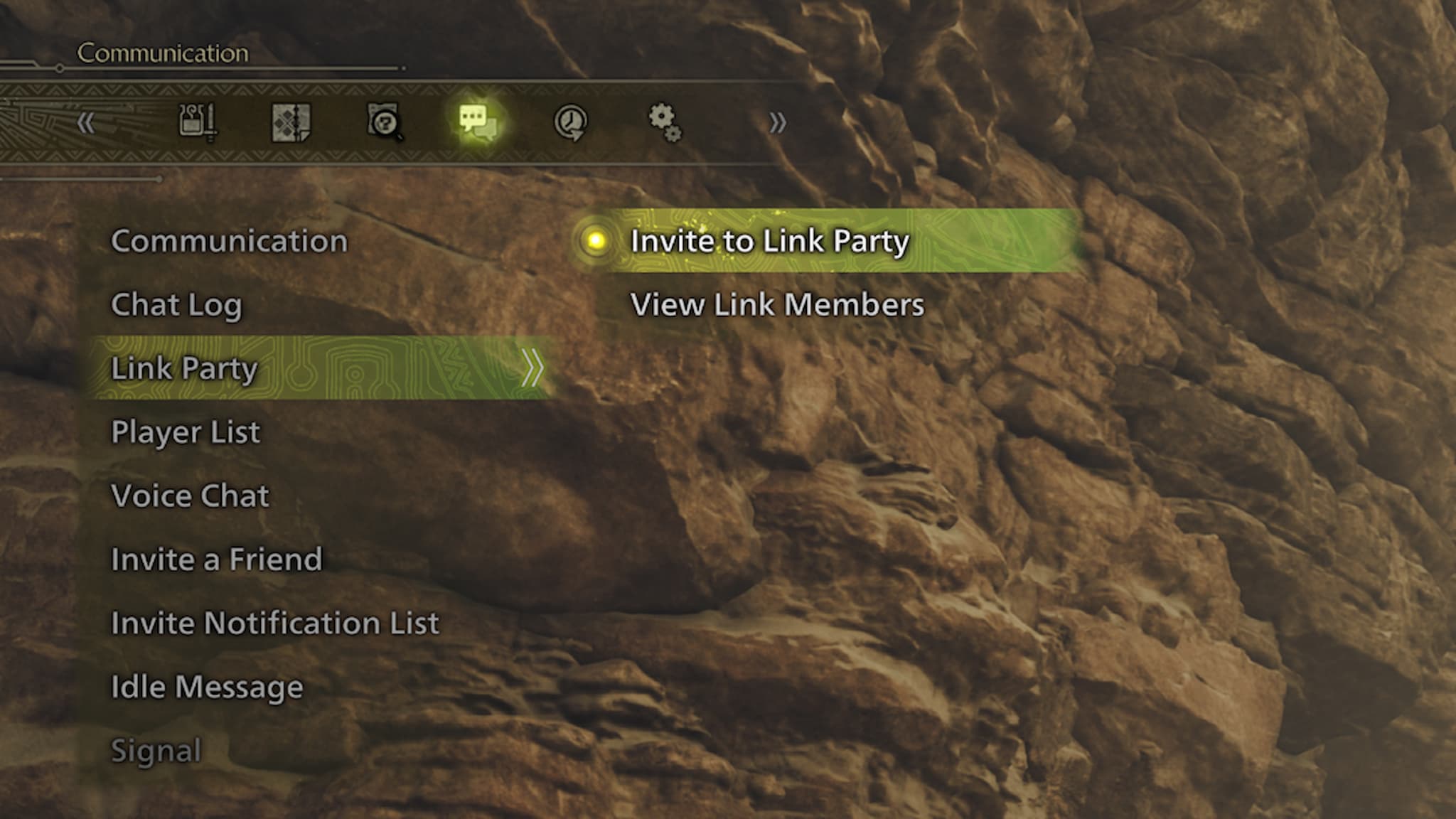Open the Invite Notification List
The image size is (1456, 819).
(x=274, y=623)
